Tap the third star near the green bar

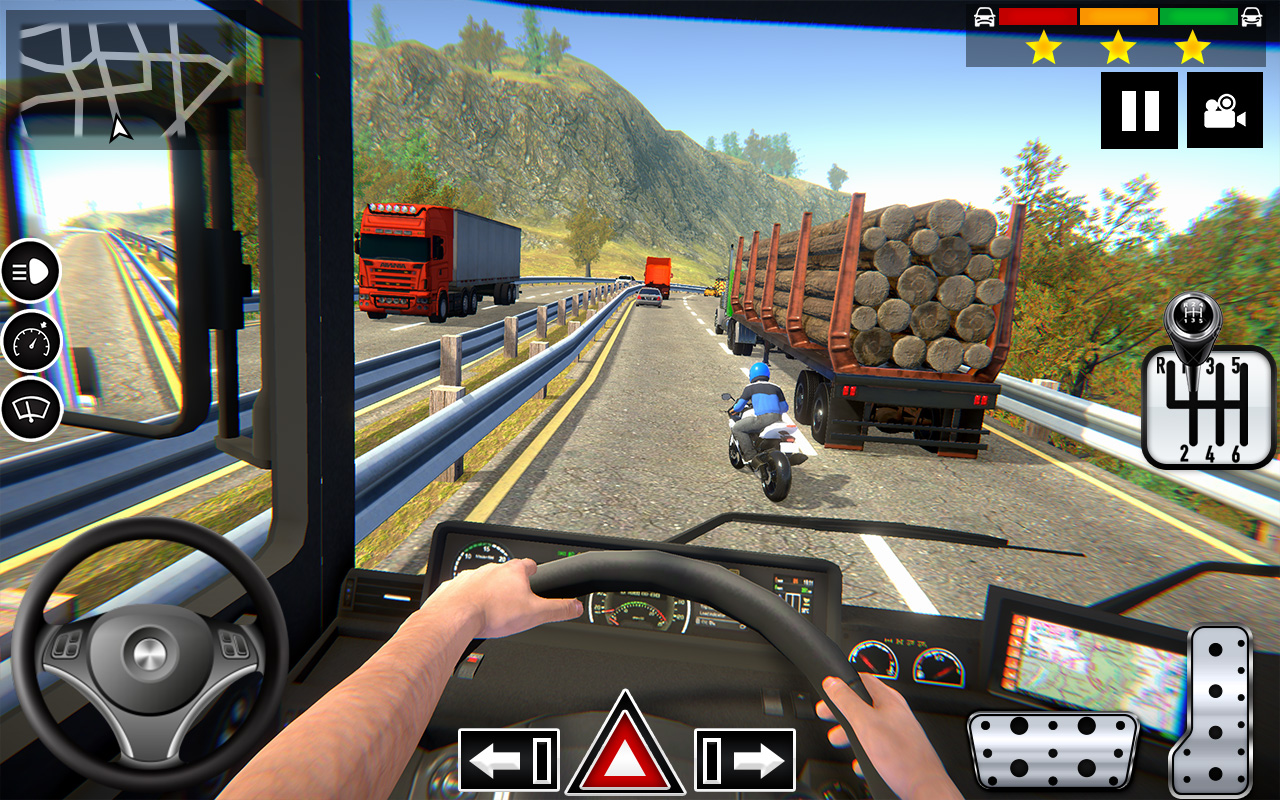(1191, 46)
